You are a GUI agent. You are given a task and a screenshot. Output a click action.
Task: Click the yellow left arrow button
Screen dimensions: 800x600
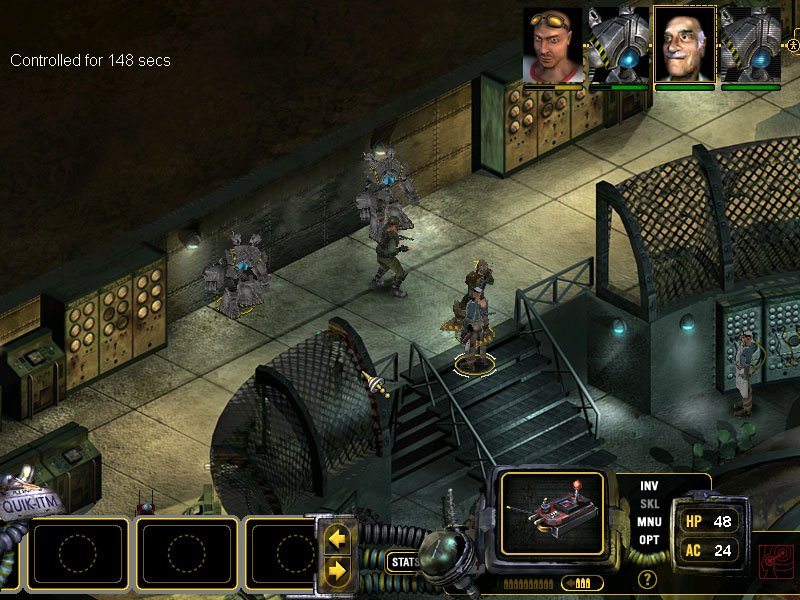[338, 539]
